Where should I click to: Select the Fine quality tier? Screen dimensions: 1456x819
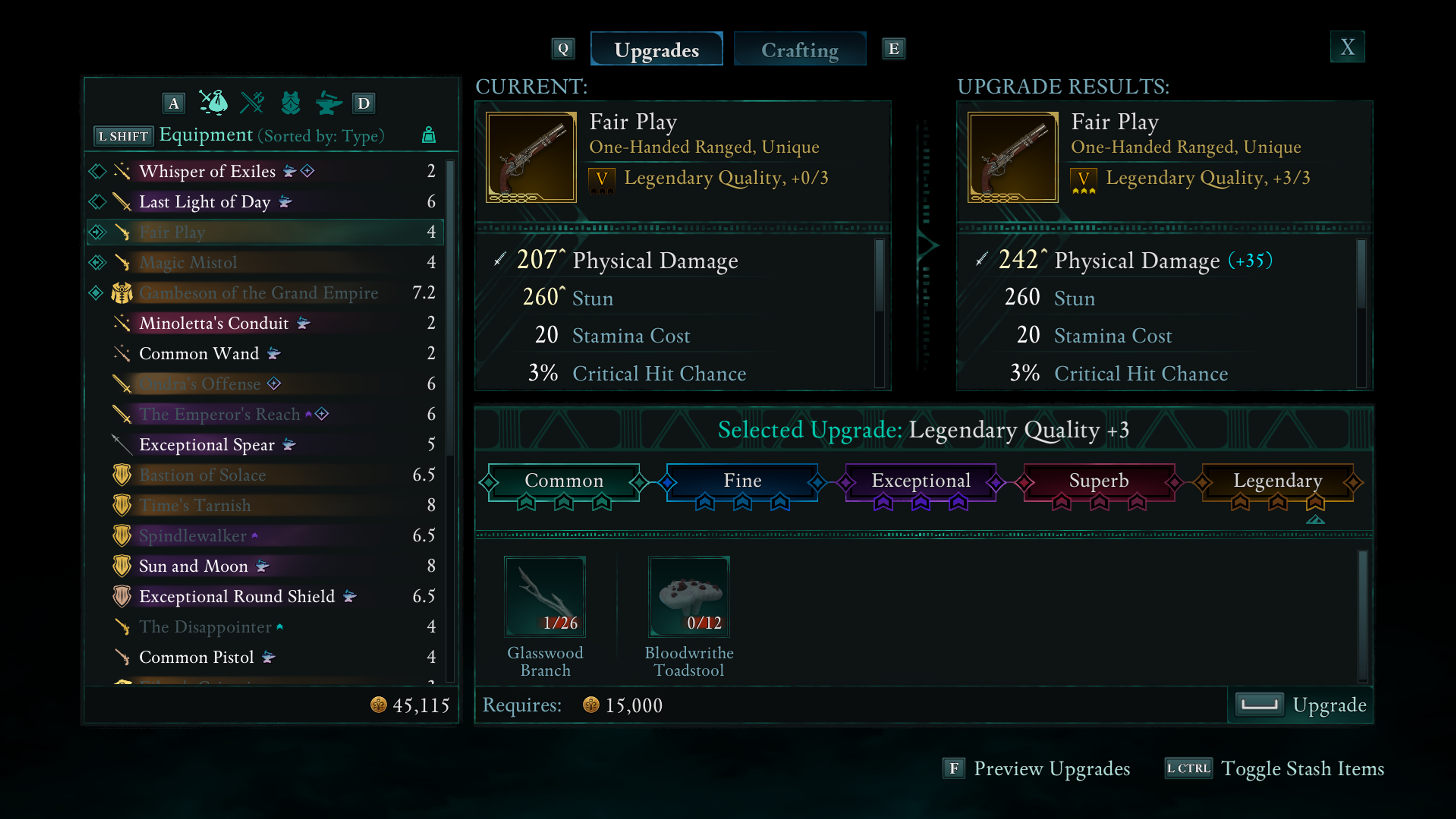pyautogui.click(x=742, y=481)
